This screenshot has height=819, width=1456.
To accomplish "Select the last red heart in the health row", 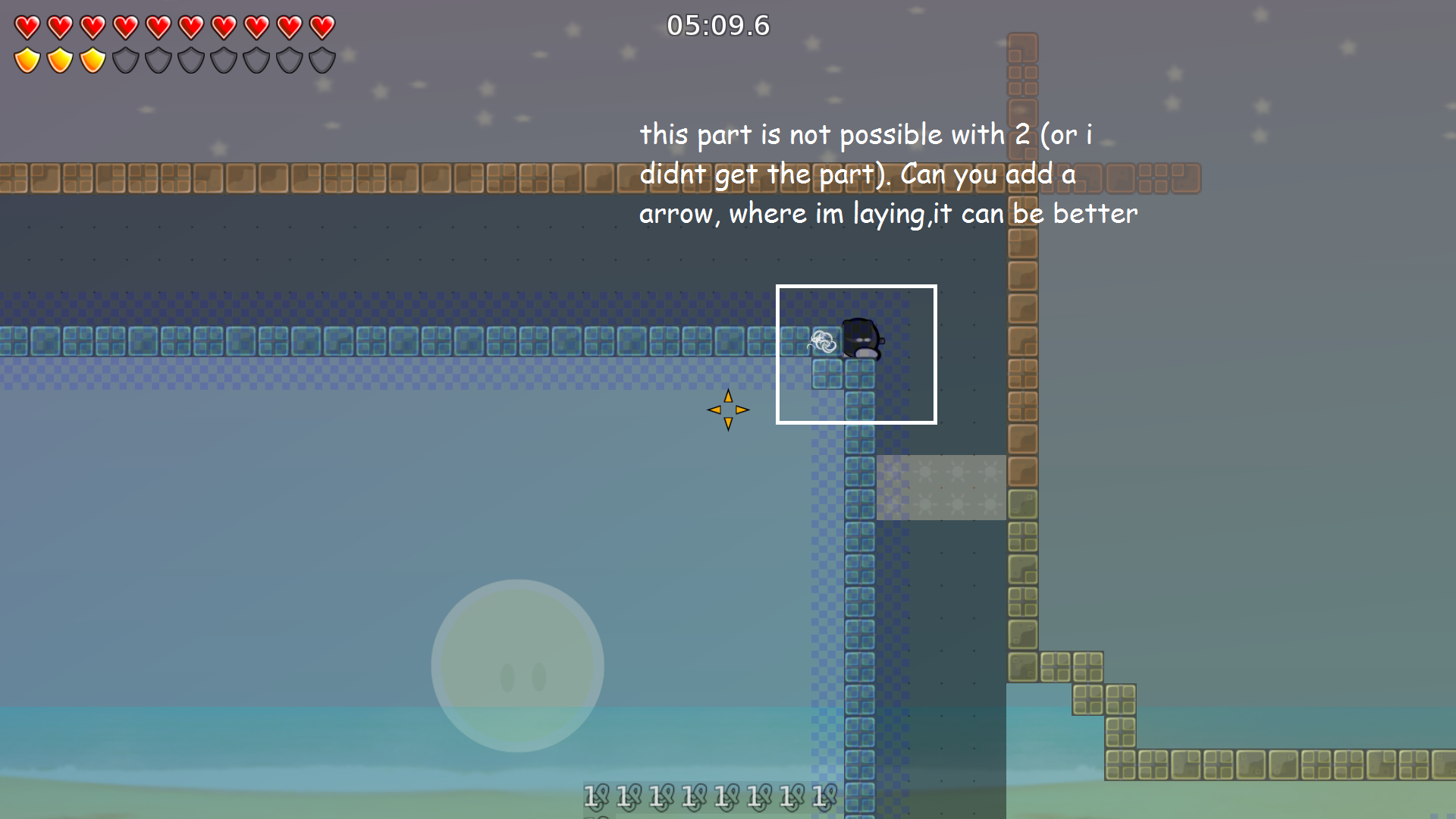I will pos(321,27).
